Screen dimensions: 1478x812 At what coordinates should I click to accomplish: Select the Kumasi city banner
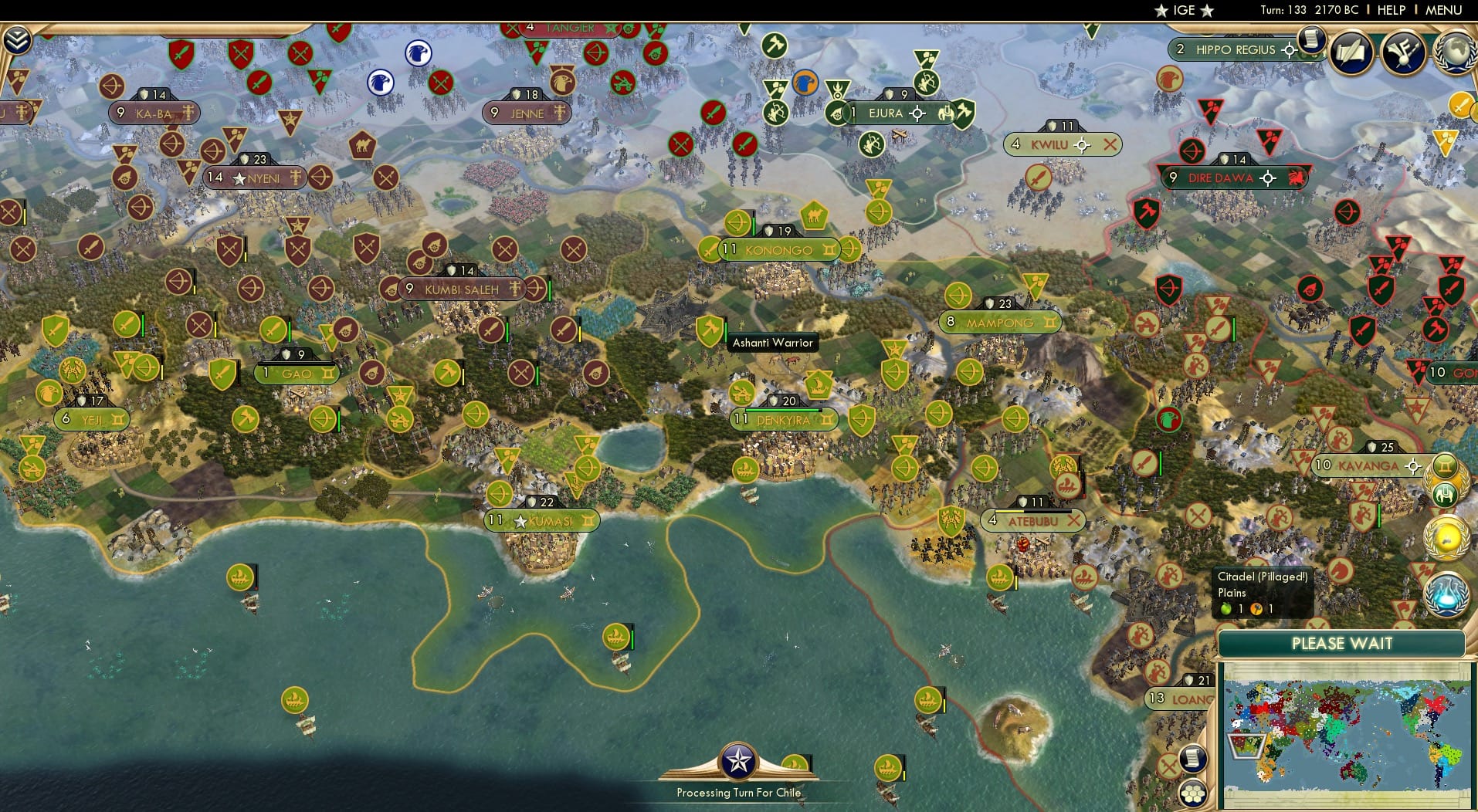[x=543, y=521]
